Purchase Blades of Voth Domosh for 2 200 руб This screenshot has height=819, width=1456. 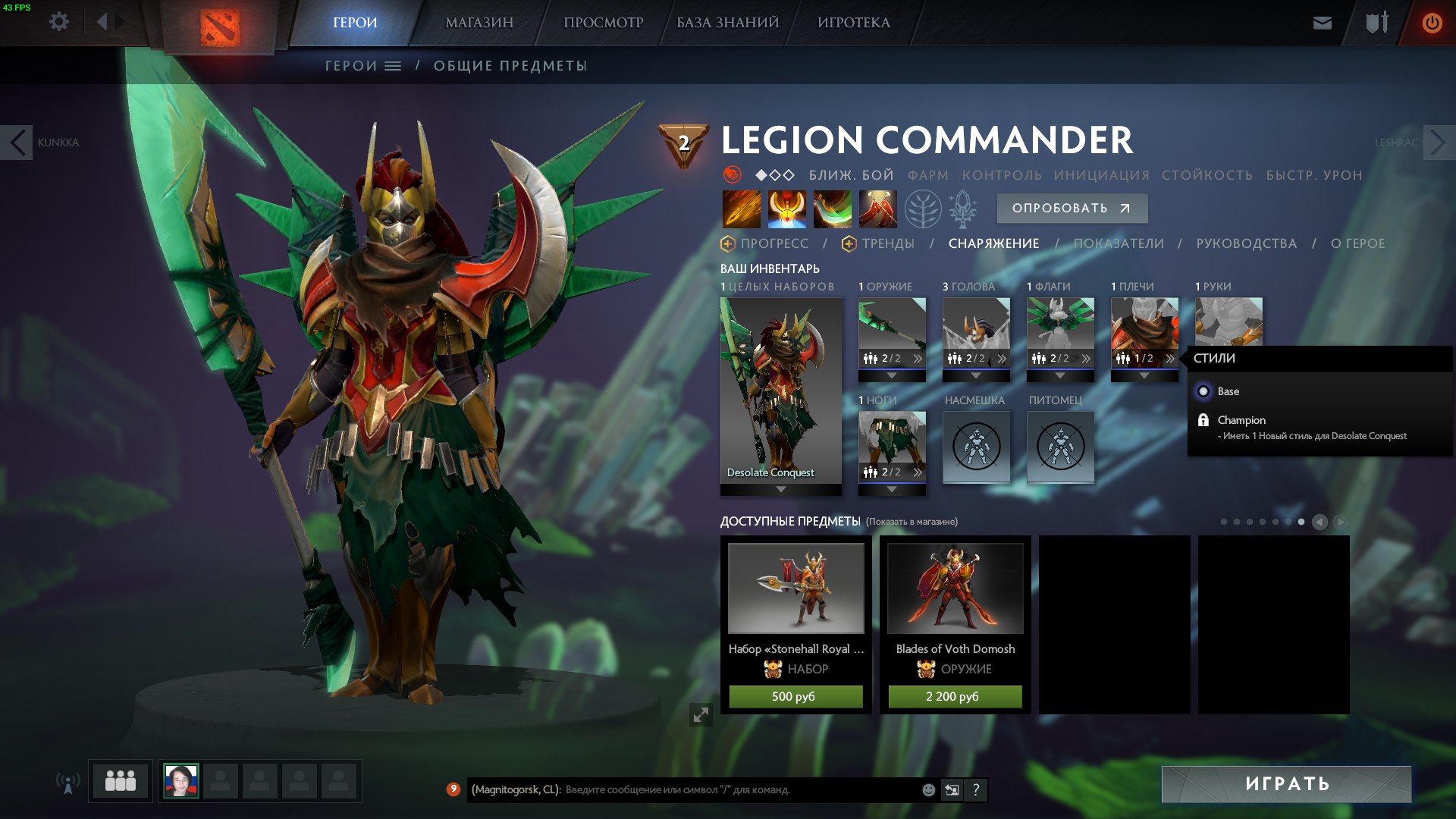pos(955,696)
